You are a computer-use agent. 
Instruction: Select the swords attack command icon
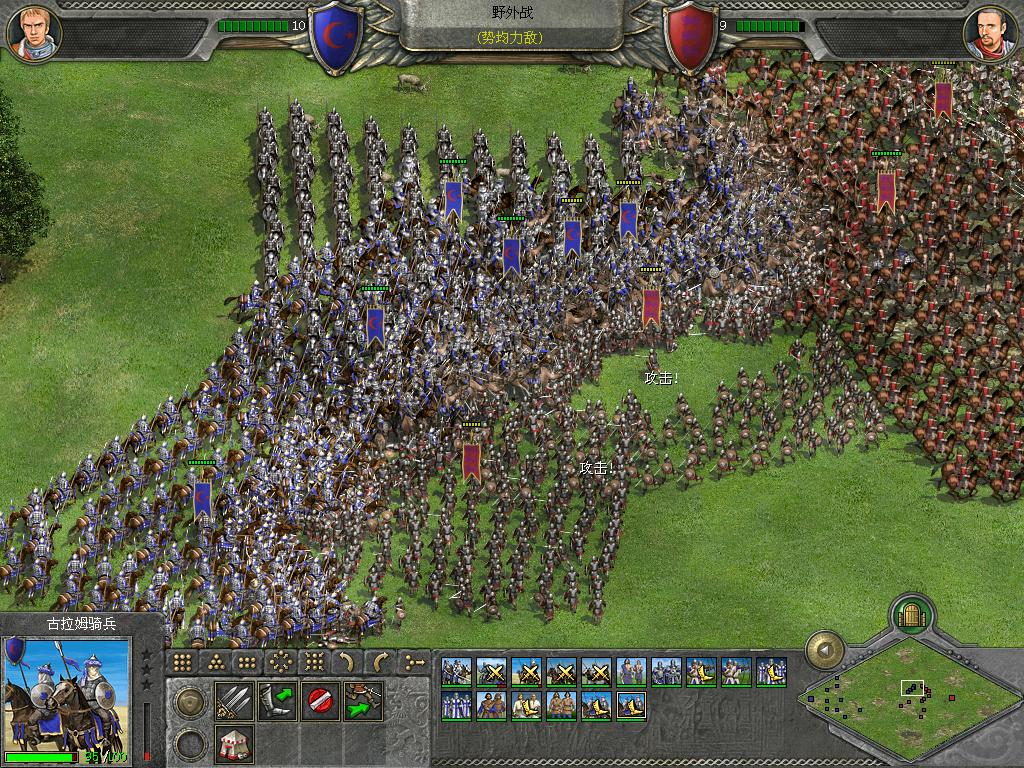233,700
